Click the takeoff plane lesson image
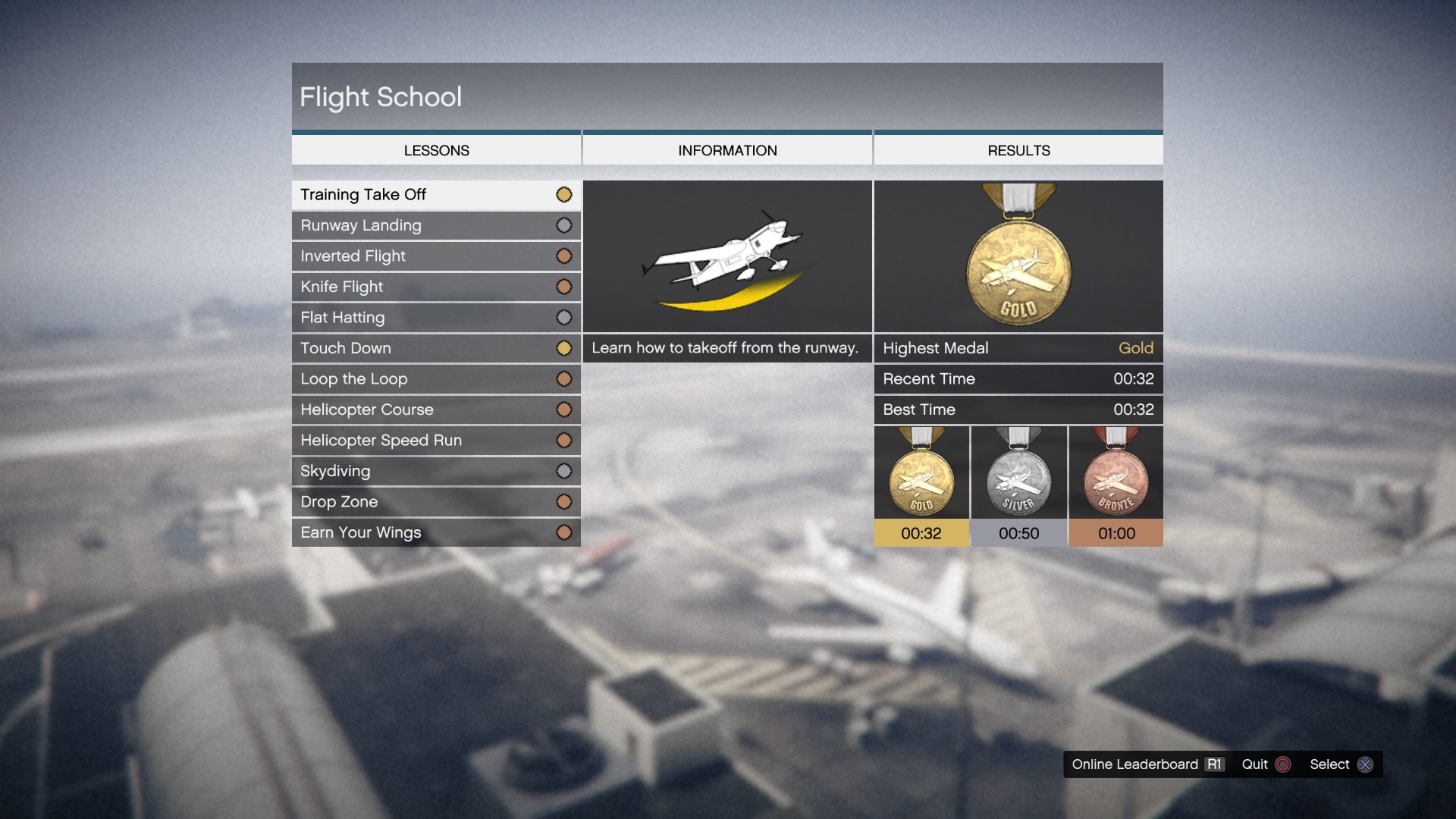Image resolution: width=1456 pixels, height=819 pixels. click(727, 256)
